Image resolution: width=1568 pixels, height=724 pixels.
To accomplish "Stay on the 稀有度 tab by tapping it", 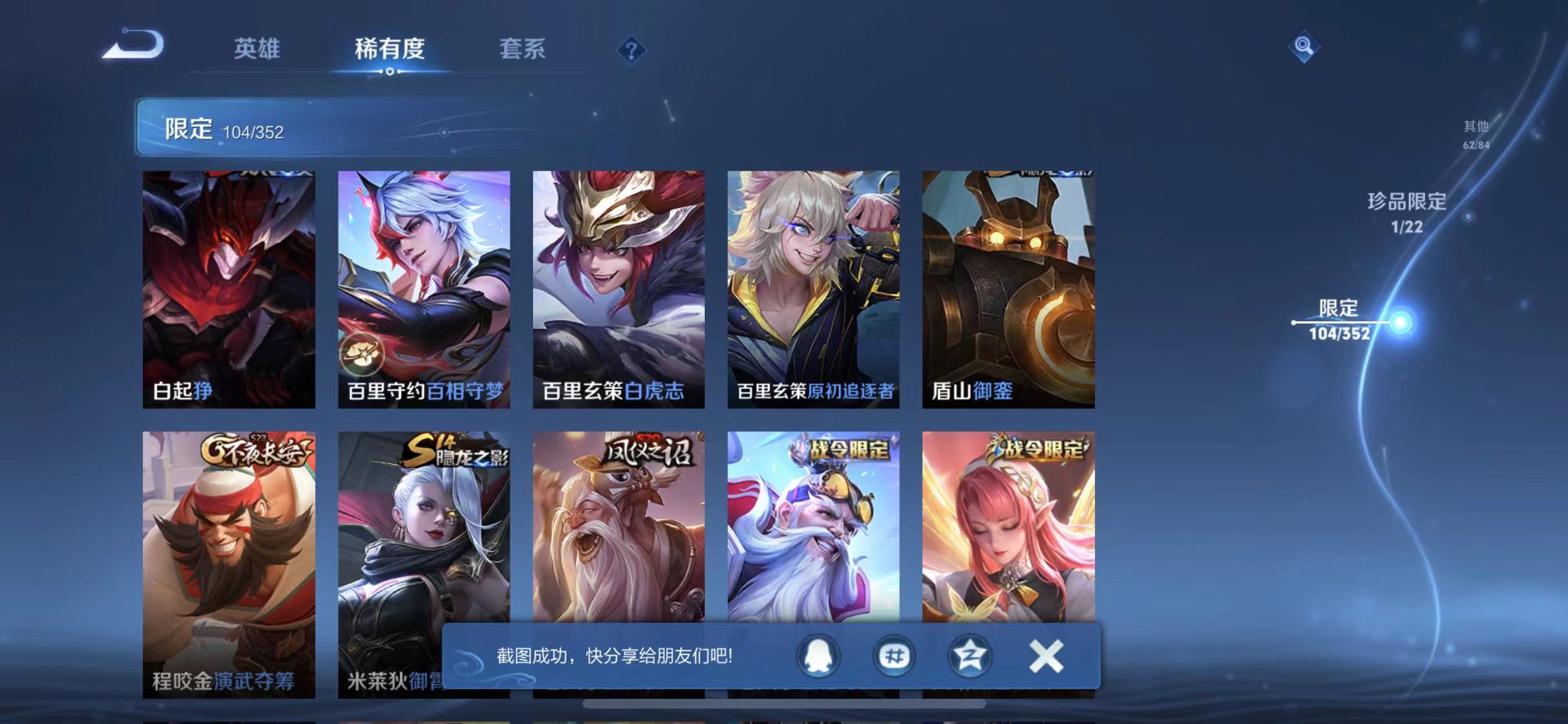I will pyautogui.click(x=389, y=51).
